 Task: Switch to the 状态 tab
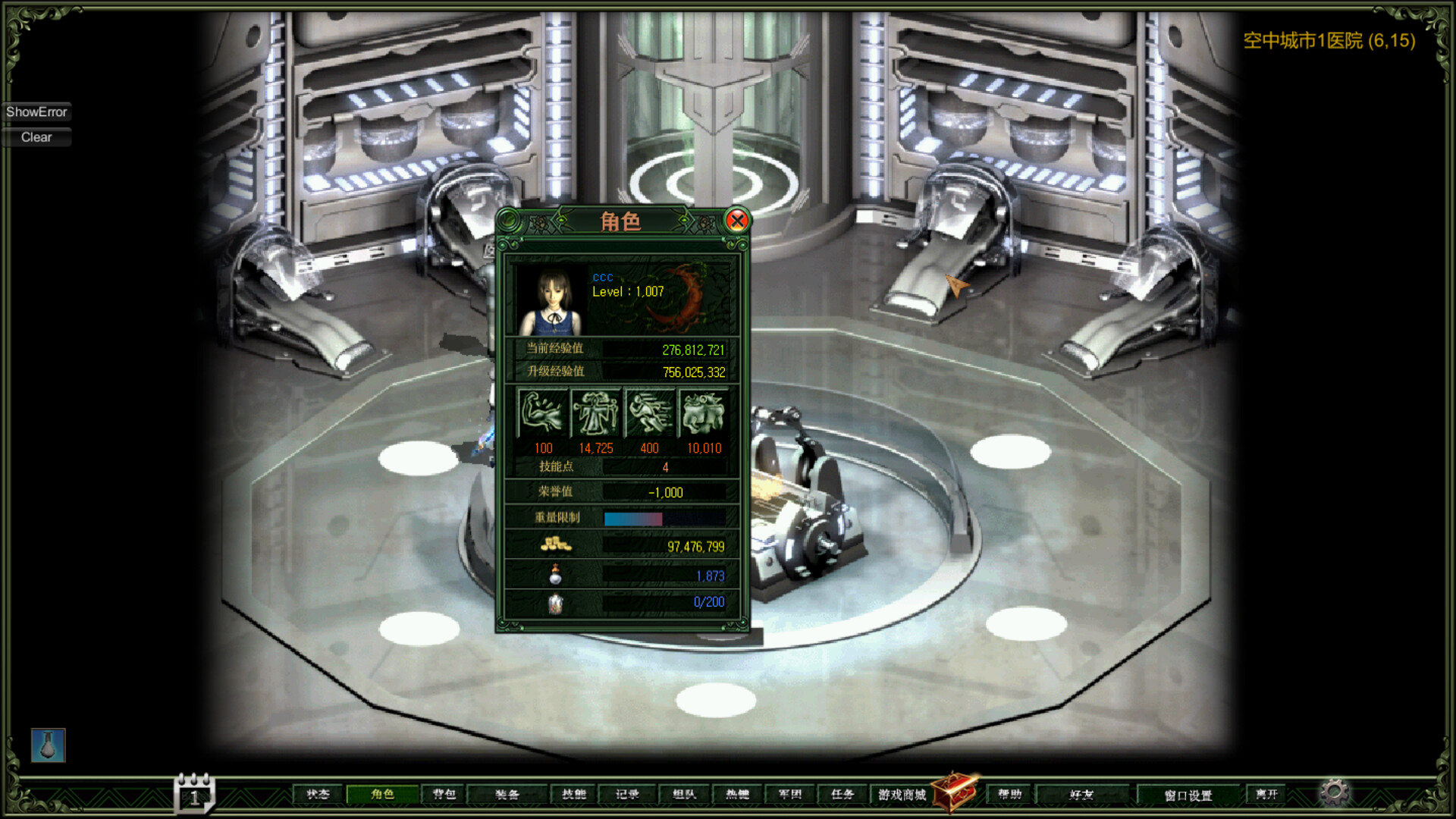319,794
